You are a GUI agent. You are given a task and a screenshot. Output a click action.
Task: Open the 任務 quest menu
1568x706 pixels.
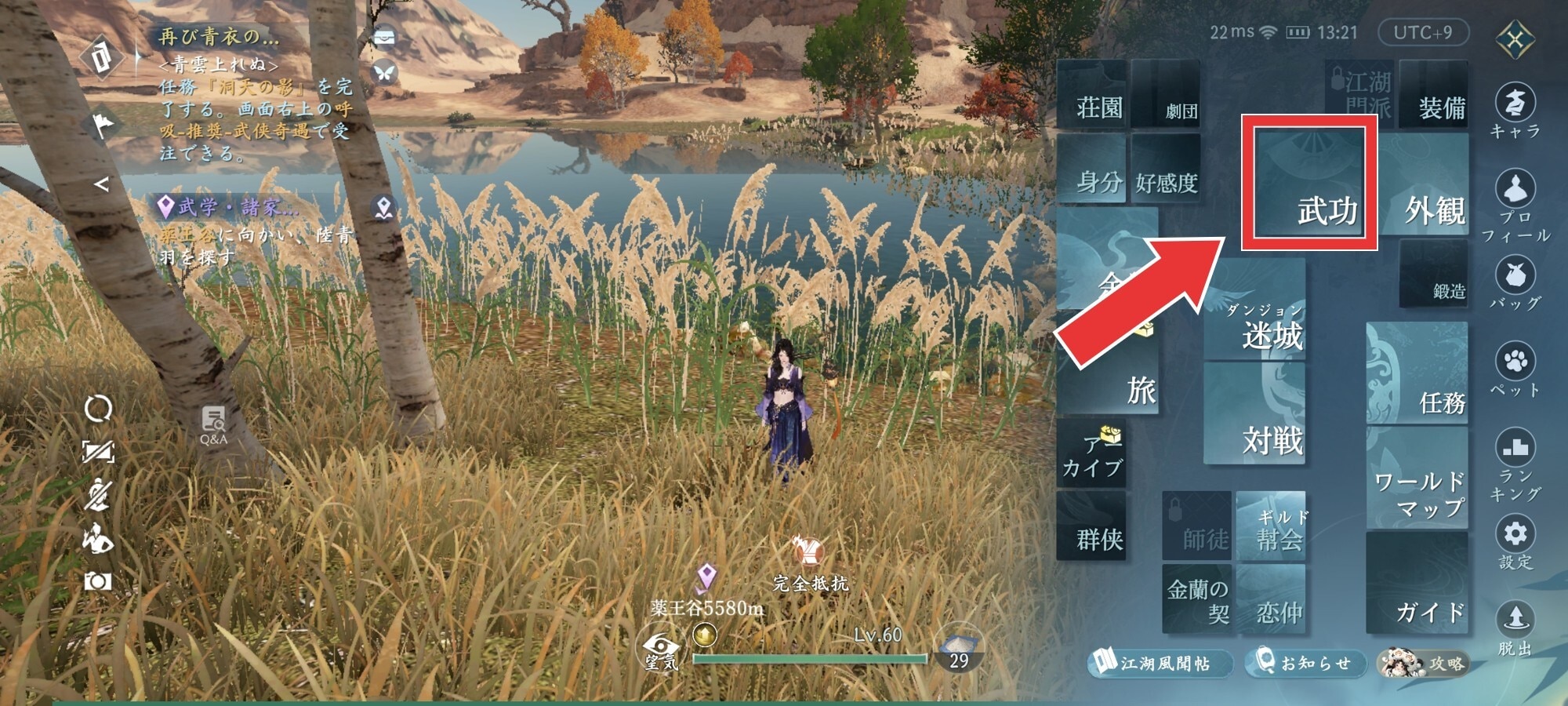pyautogui.click(x=1417, y=373)
